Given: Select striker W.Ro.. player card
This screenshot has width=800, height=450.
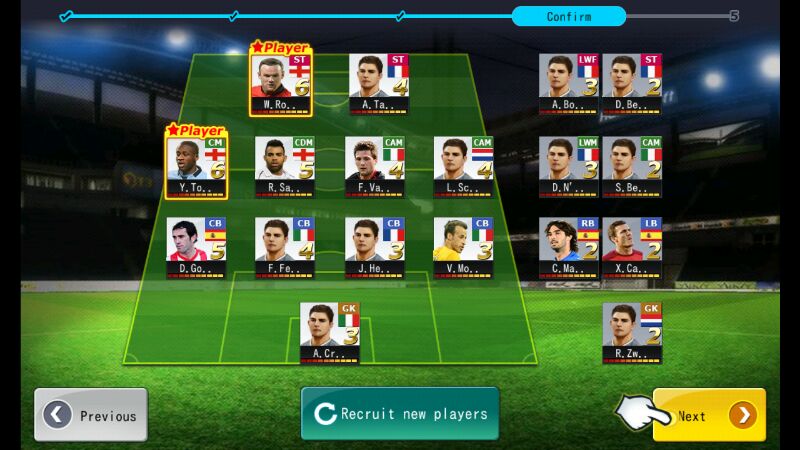Looking at the screenshot, I should 280,82.
